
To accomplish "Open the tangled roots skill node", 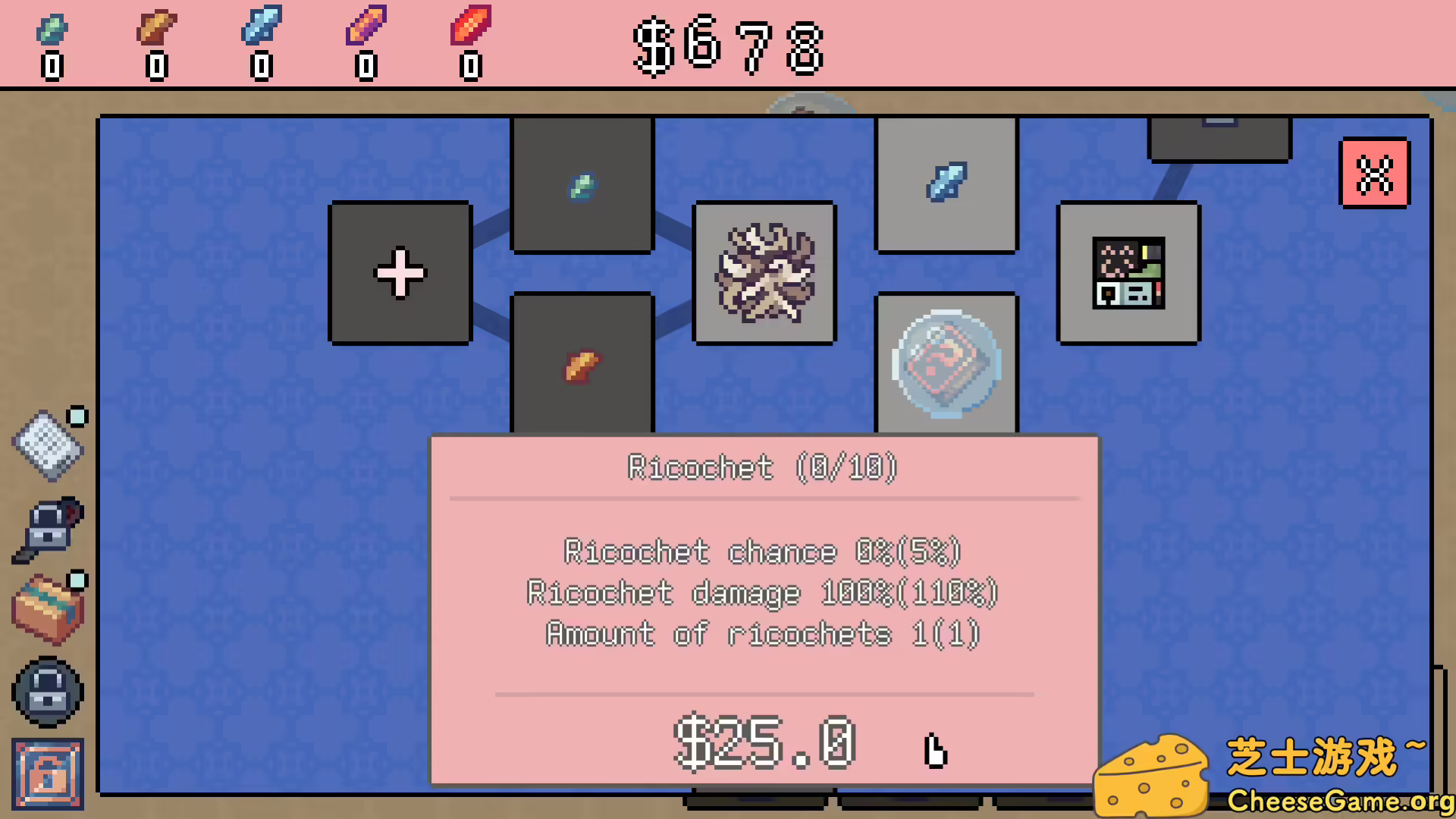I will click(764, 273).
